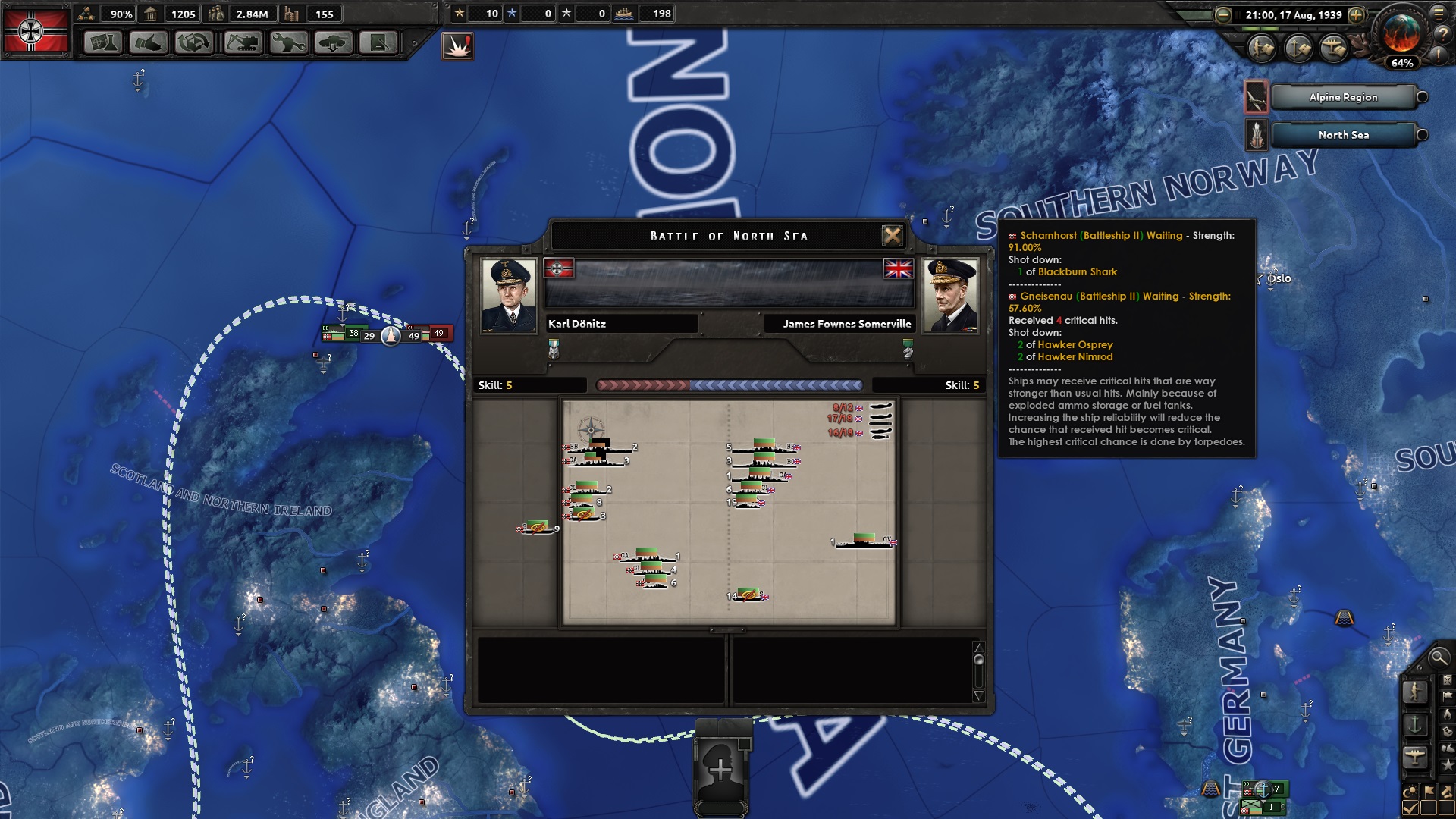Select the North Sea naval theater
Viewport: 1456px width, 819px height.
(x=1343, y=135)
